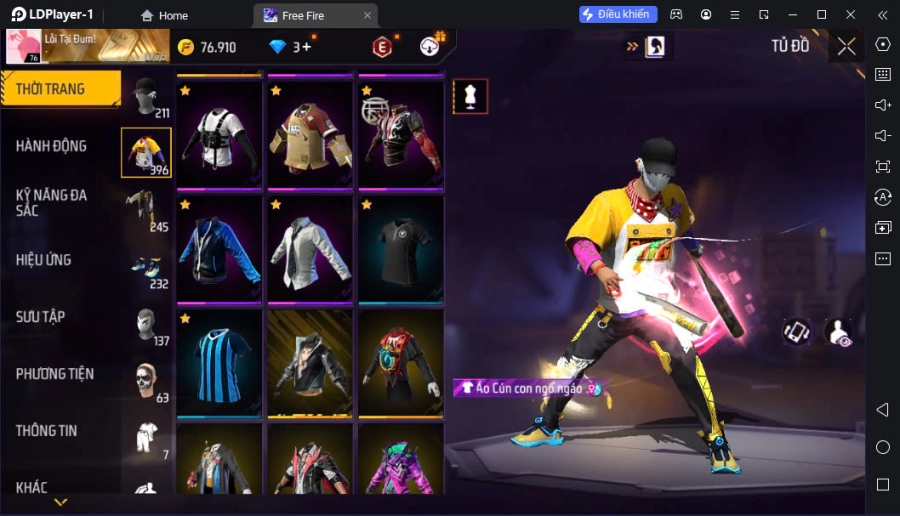
Task: Click the mannequin preview icon
Action: point(470,96)
